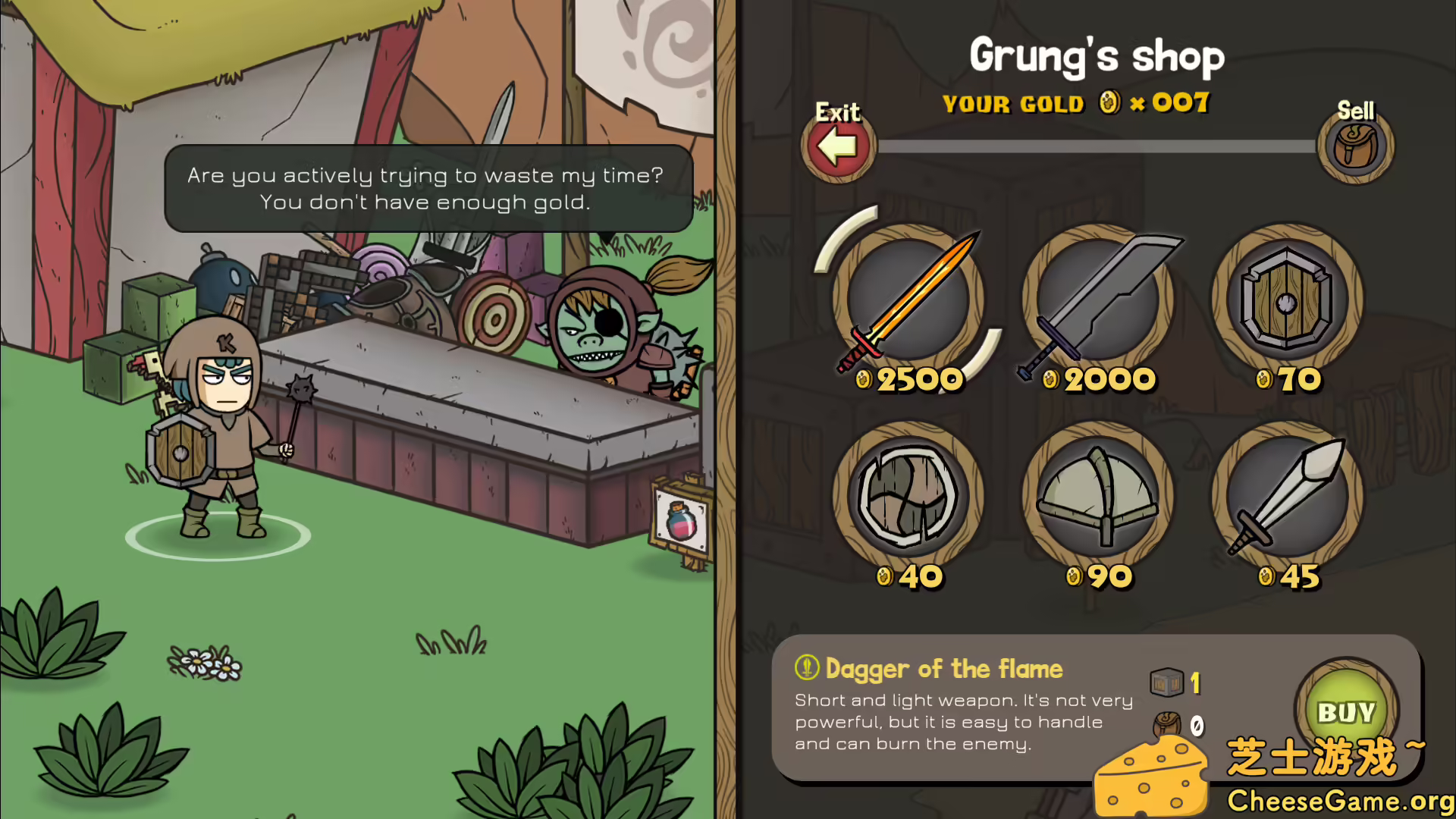Select the greatsword priced 2000 gold
The width and height of the screenshot is (1456, 819).
click(1098, 300)
